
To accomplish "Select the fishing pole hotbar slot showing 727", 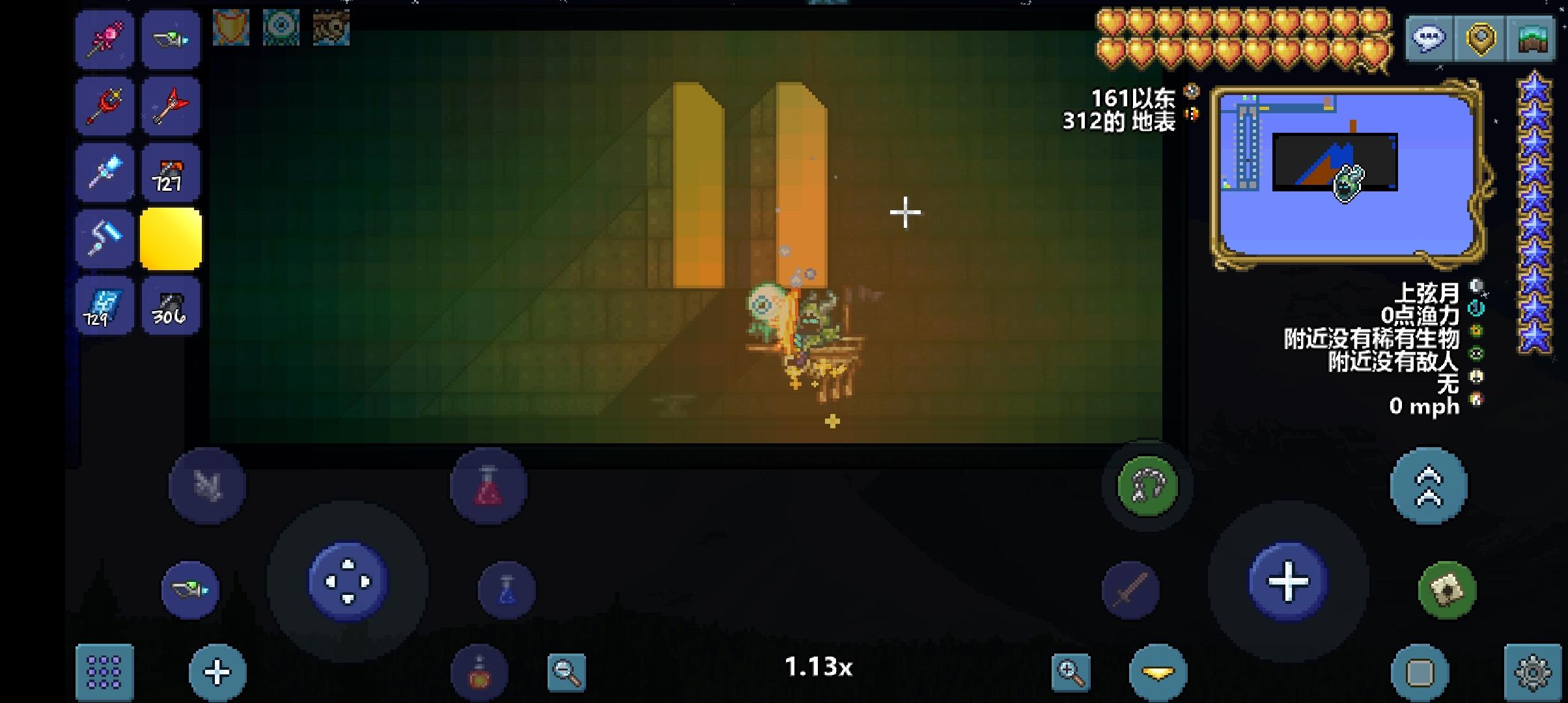I will pyautogui.click(x=171, y=172).
